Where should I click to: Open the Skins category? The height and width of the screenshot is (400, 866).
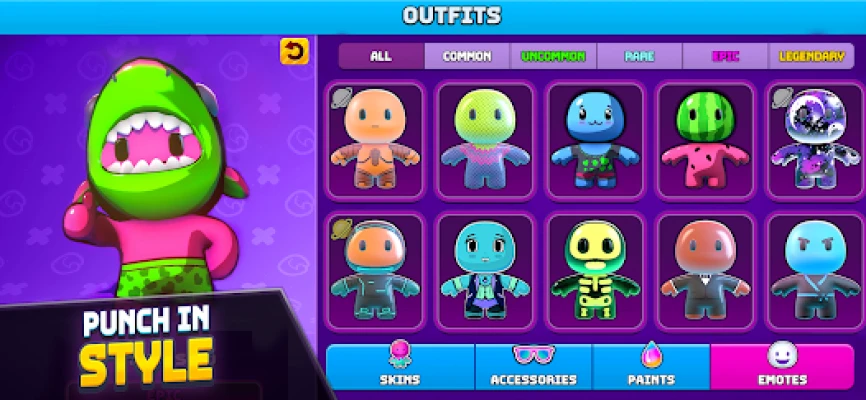click(400, 366)
